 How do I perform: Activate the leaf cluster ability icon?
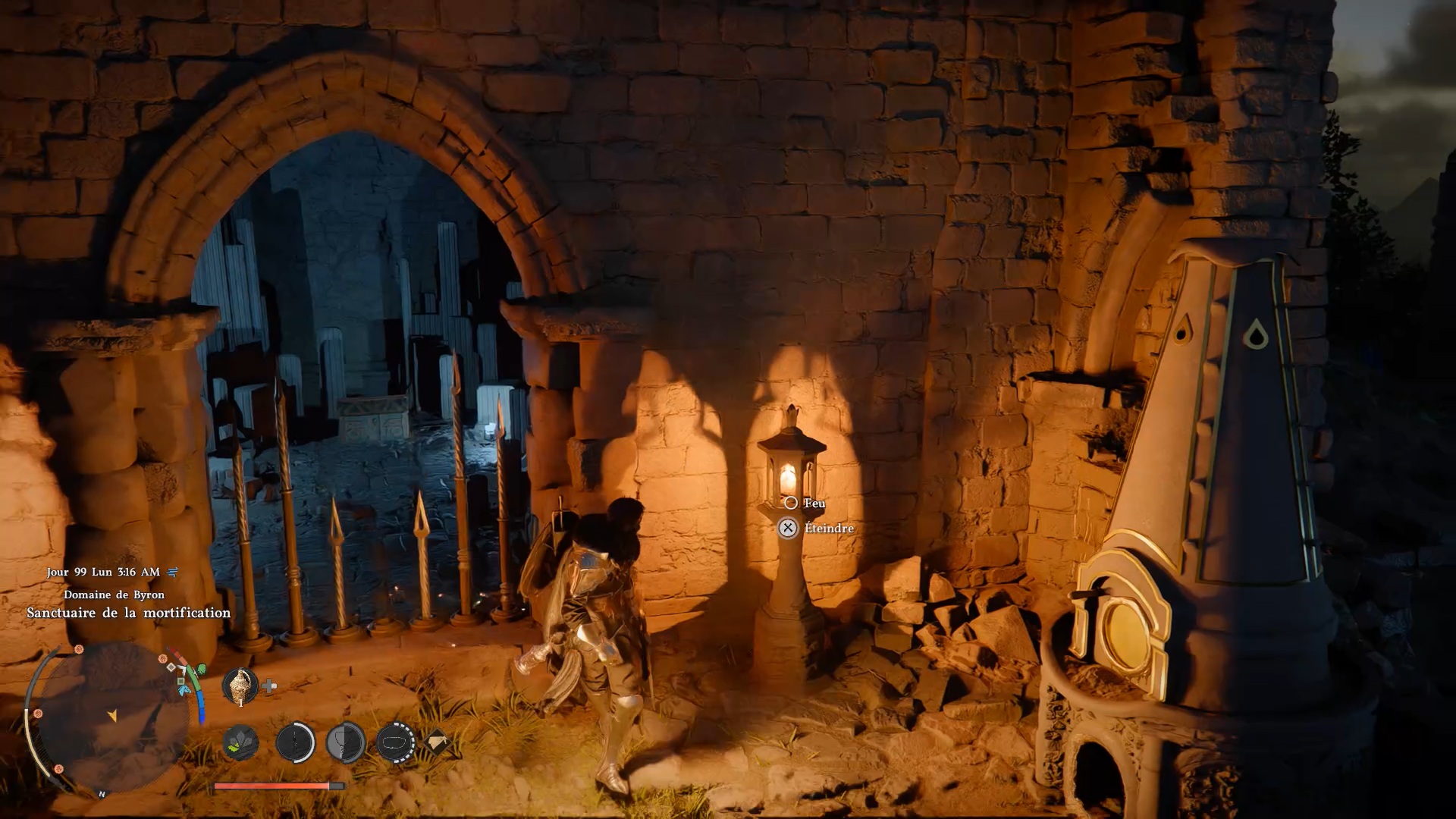point(241,742)
